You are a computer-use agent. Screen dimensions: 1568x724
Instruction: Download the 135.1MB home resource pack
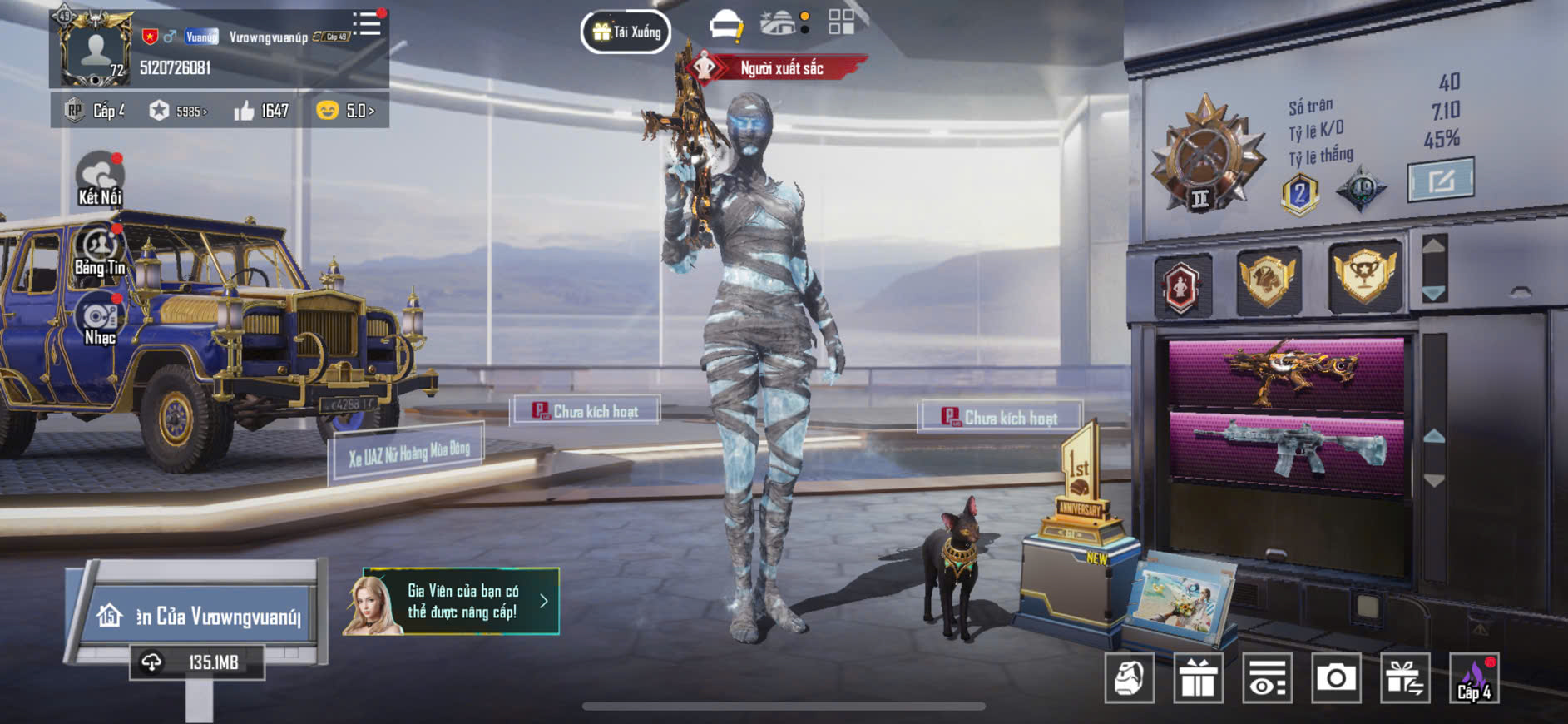[x=198, y=662]
